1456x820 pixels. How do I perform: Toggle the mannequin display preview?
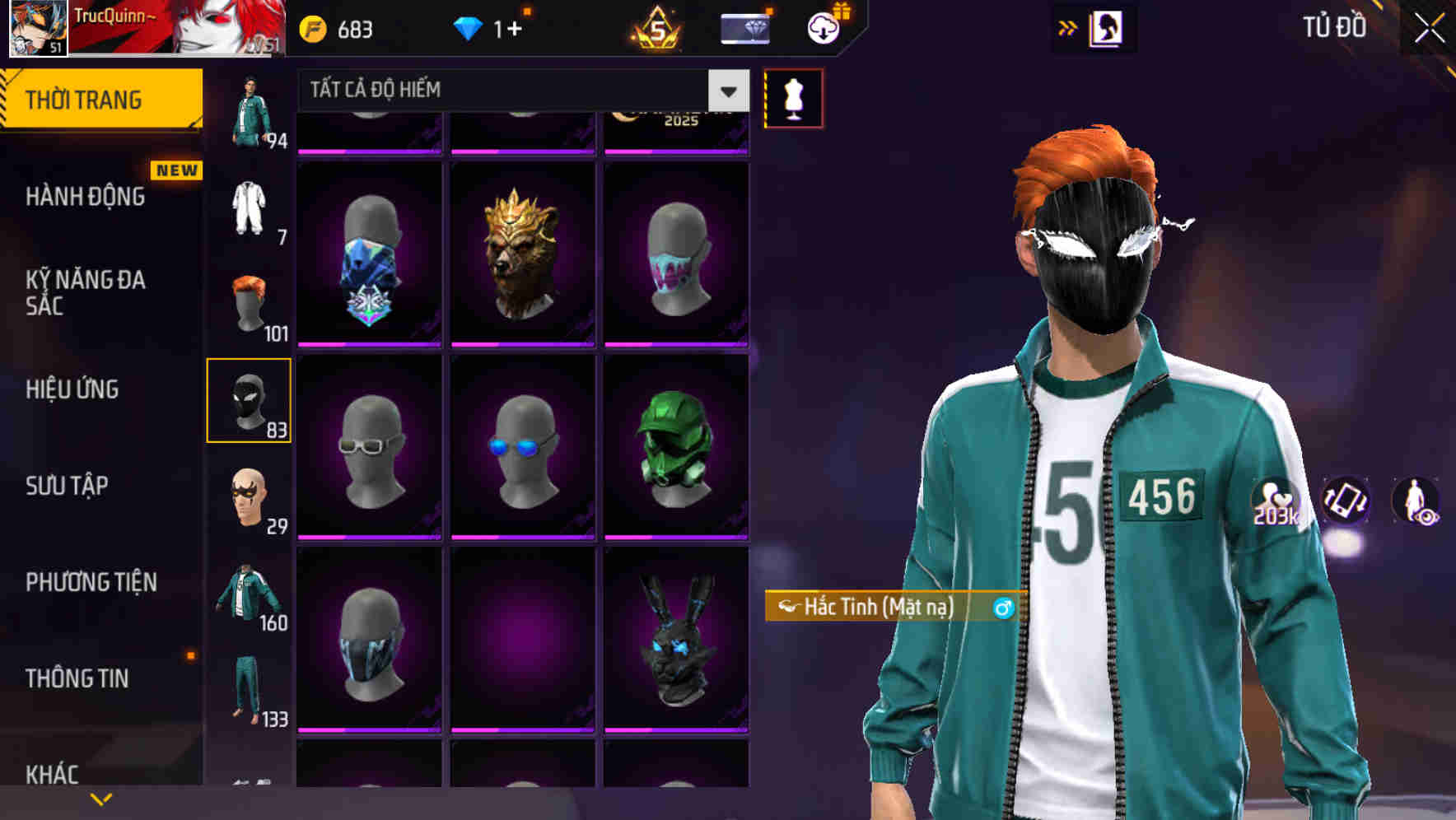click(793, 96)
